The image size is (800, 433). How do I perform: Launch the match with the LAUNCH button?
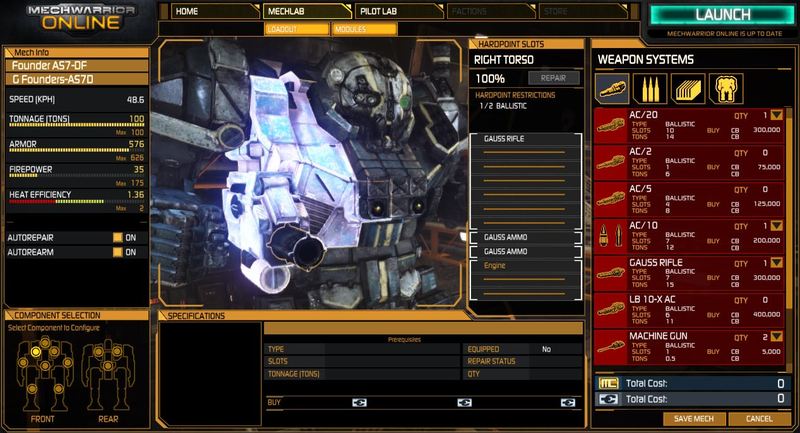pos(722,16)
